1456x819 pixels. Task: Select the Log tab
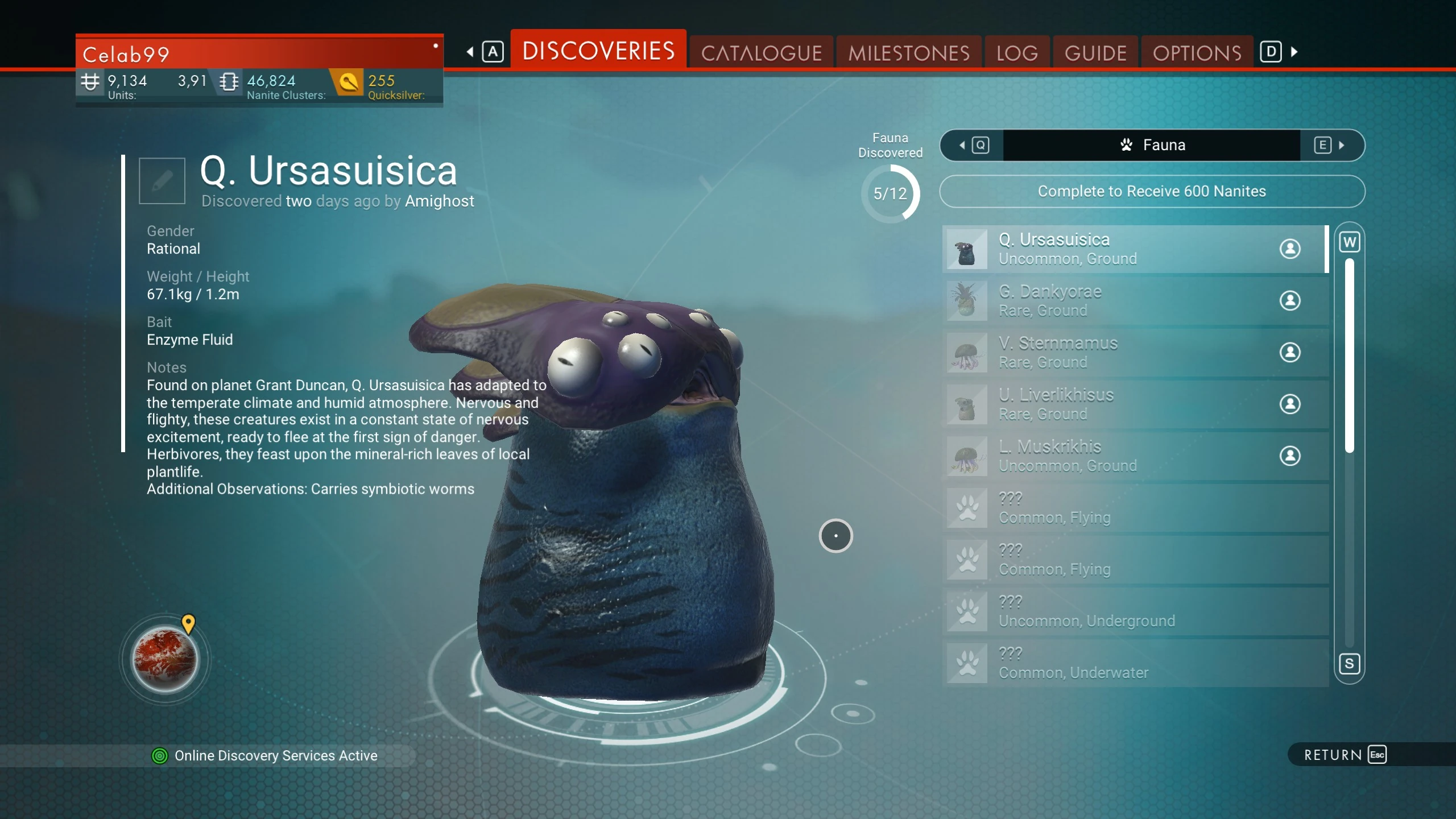[1017, 53]
